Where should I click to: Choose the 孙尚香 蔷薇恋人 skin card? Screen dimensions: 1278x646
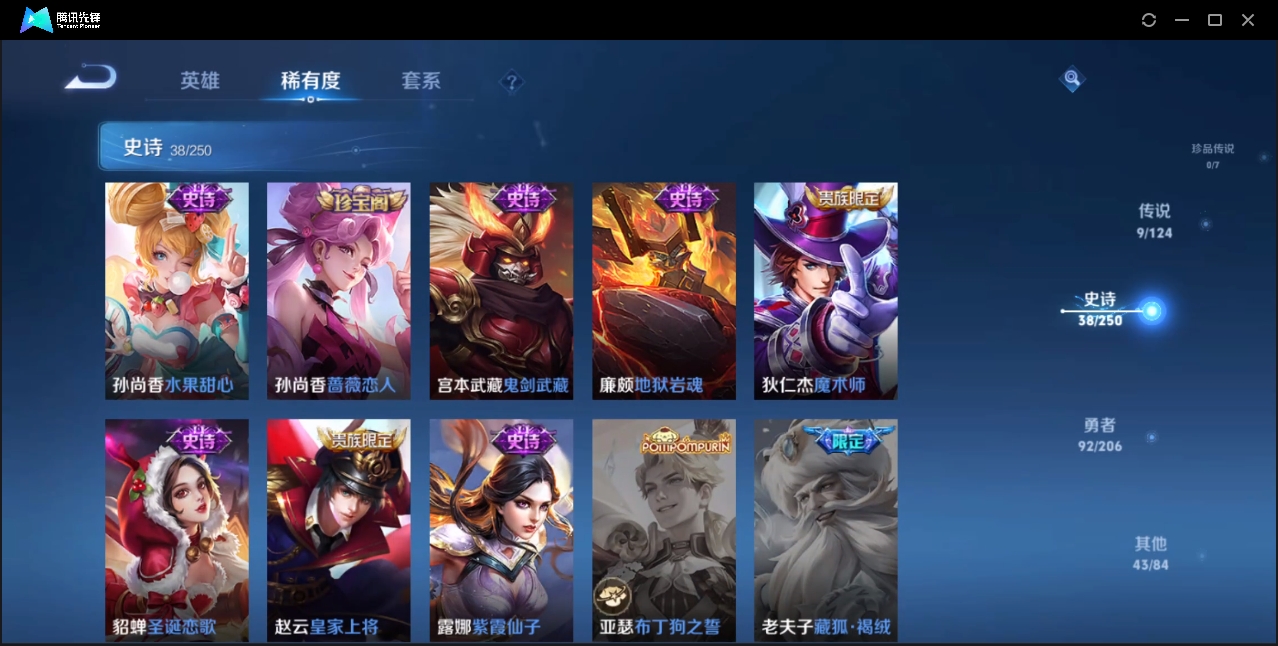coord(339,290)
